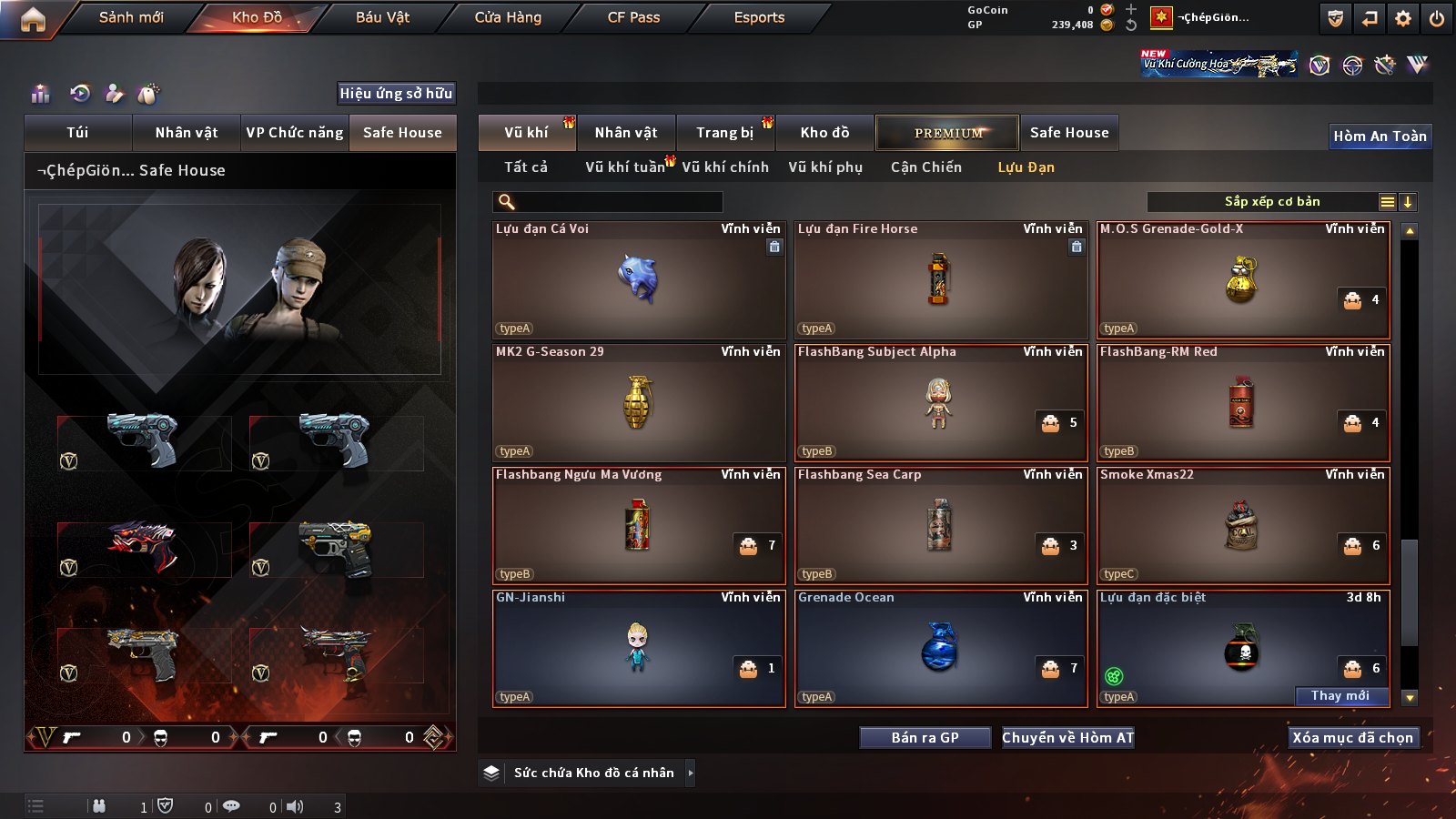The height and width of the screenshot is (819, 1456).
Task: Select the Smoke Xmas22 grenade
Action: pos(1243,526)
